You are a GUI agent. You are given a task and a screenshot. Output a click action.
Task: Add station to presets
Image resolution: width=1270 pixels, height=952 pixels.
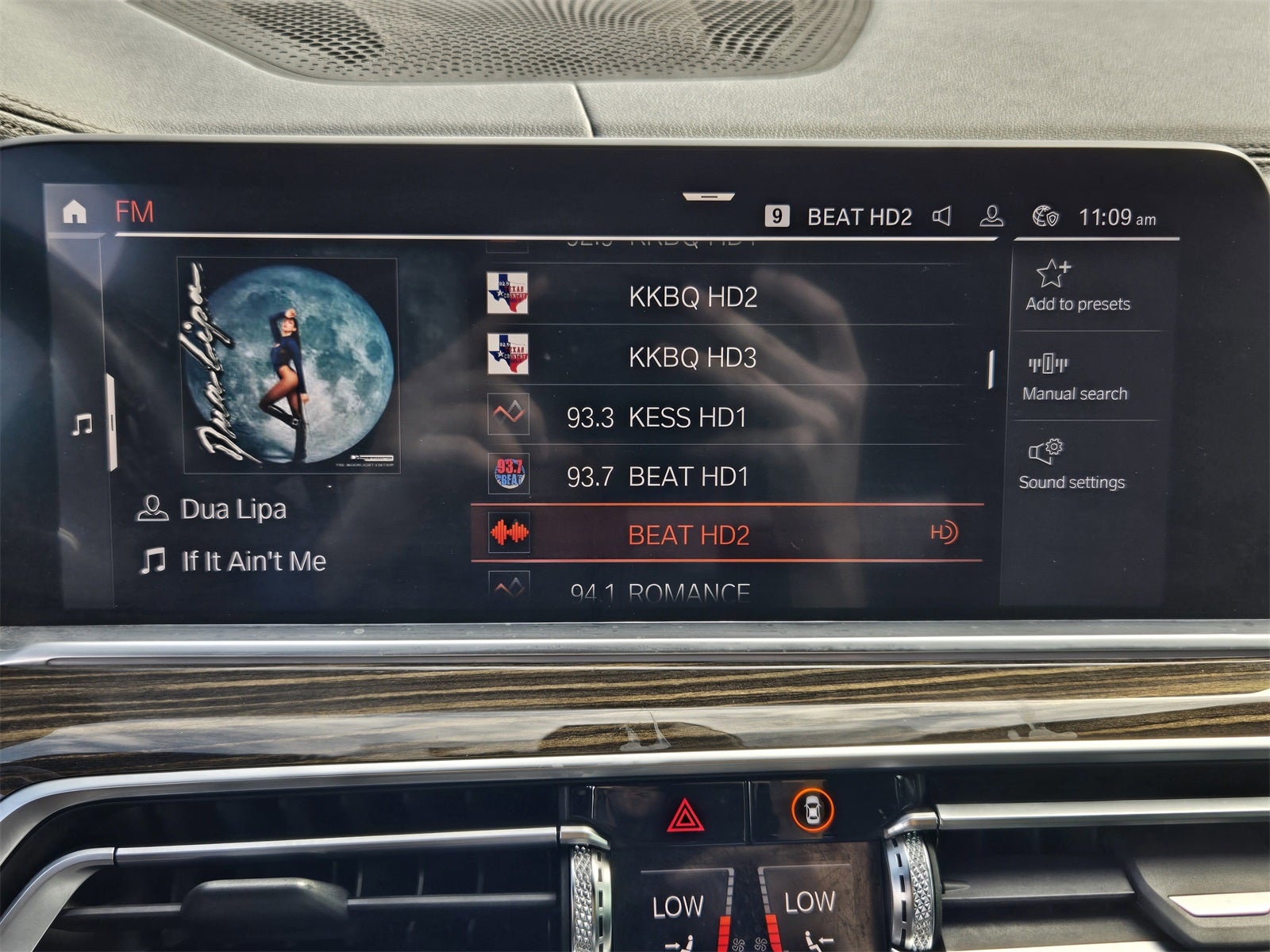(x=1077, y=286)
